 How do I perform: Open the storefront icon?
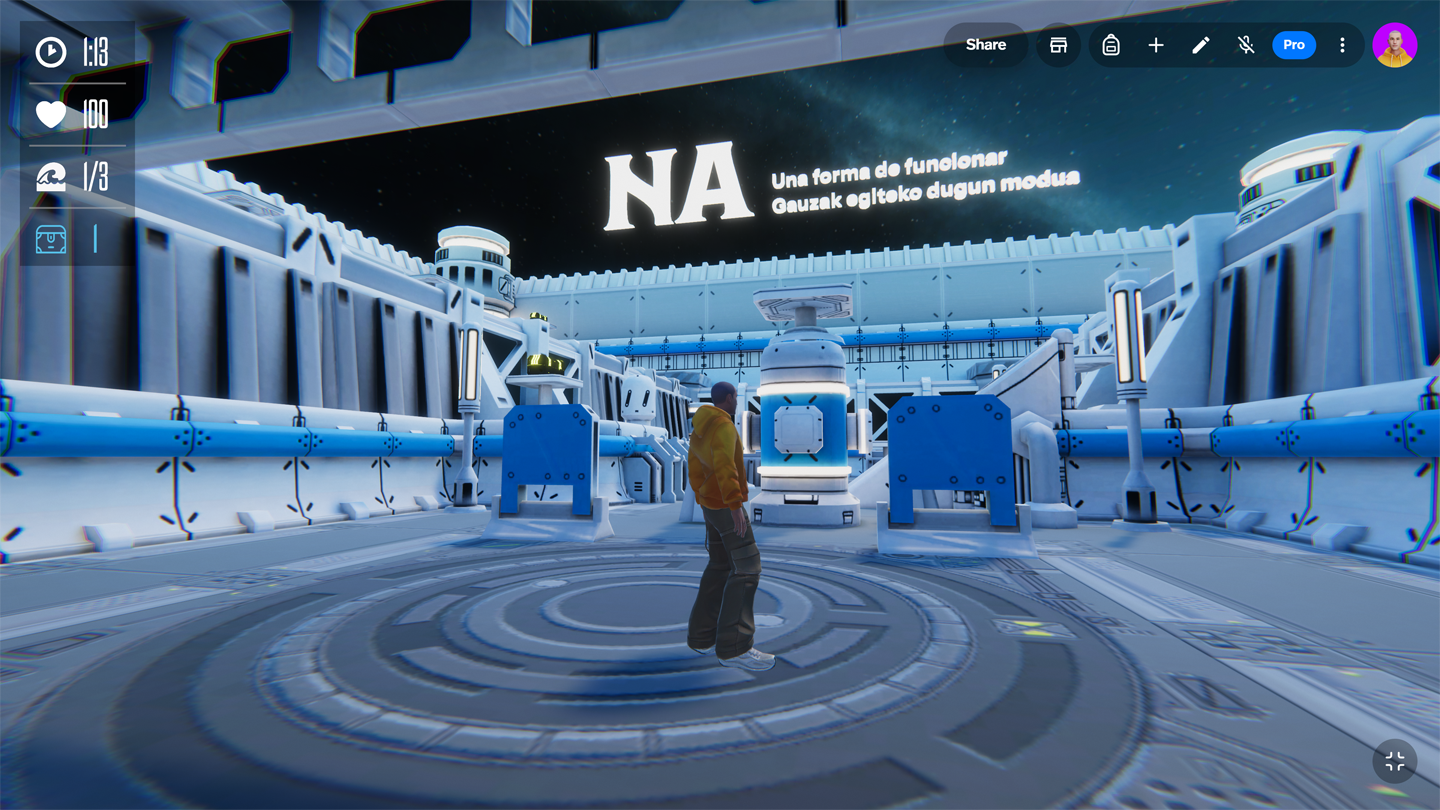coord(1058,45)
